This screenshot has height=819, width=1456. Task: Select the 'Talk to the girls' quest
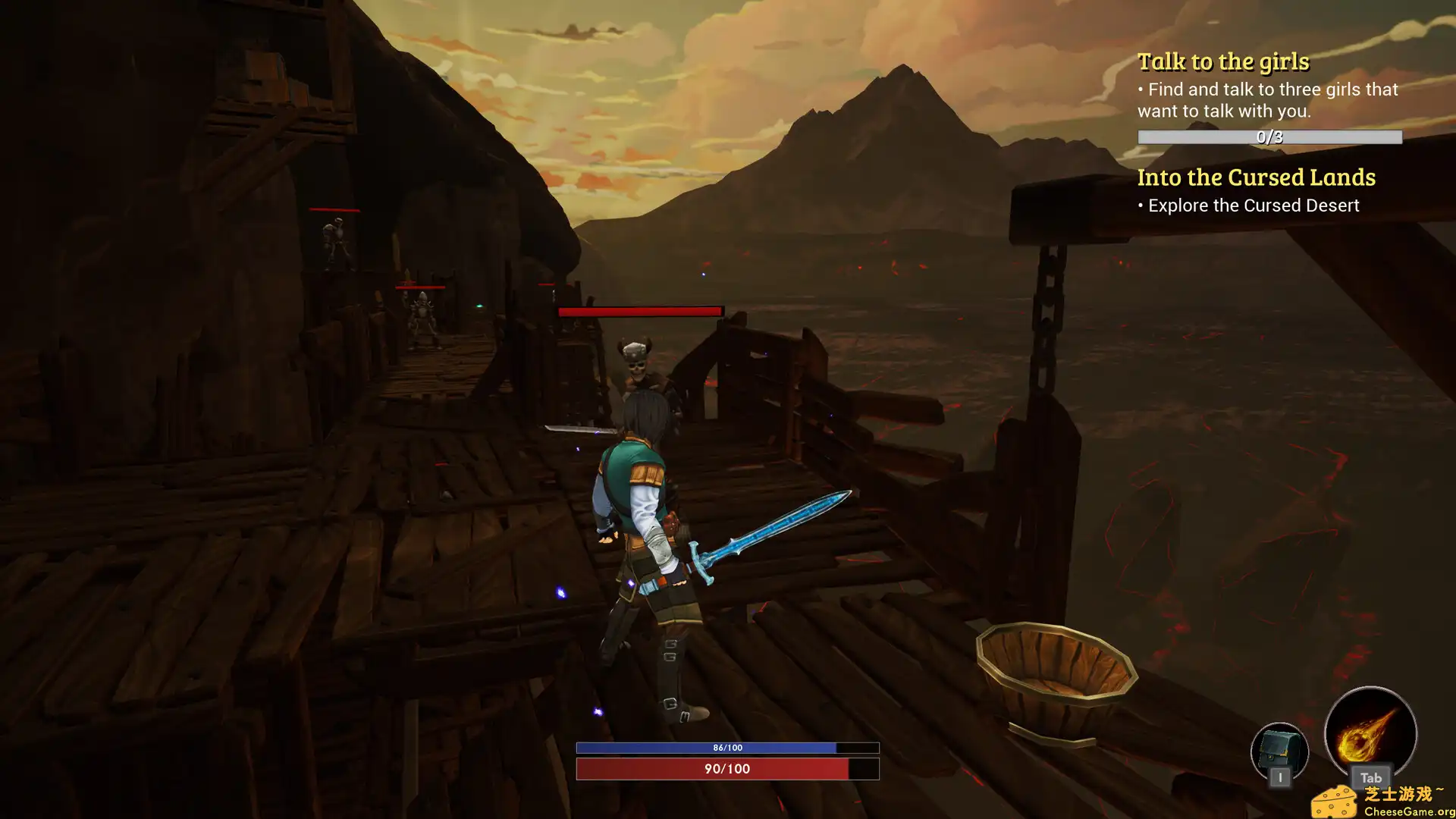pyautogui.click(x=1222, y=61)
